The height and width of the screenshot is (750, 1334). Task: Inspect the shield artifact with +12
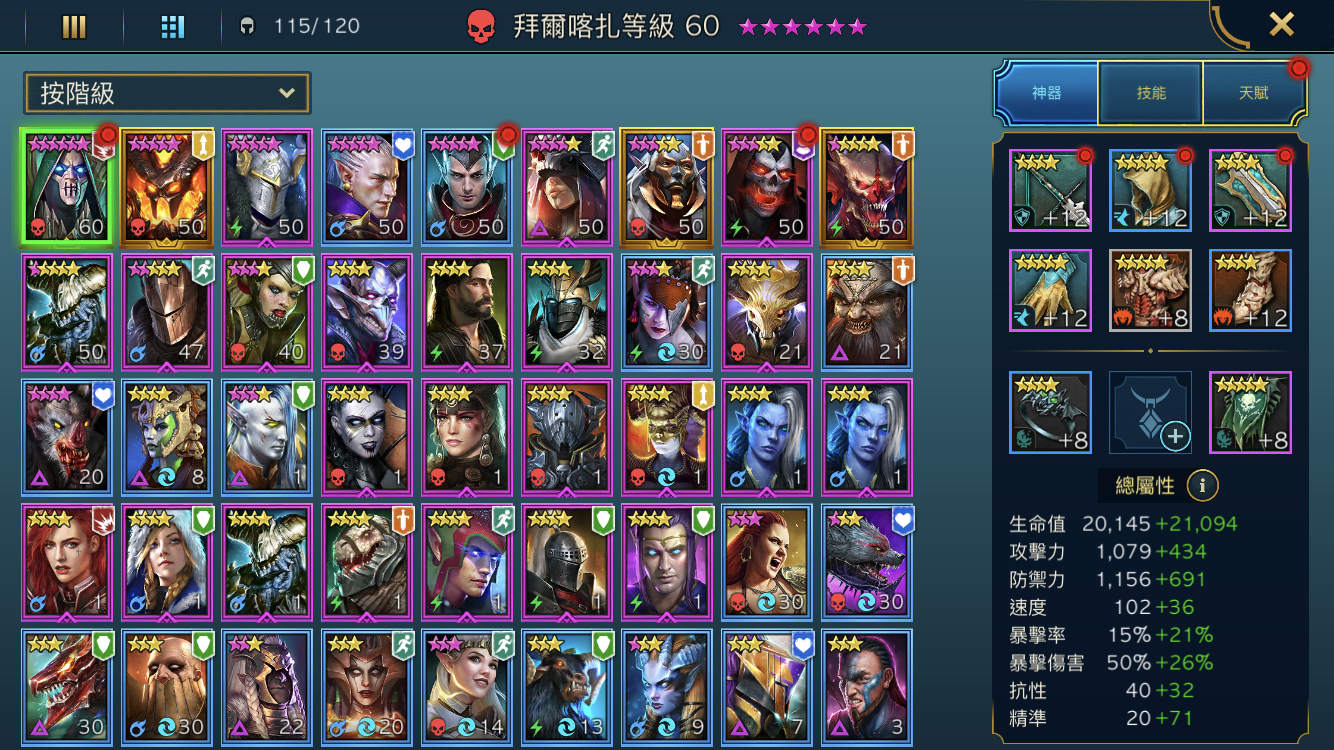pyautogui.click(x=1250, y=188)
